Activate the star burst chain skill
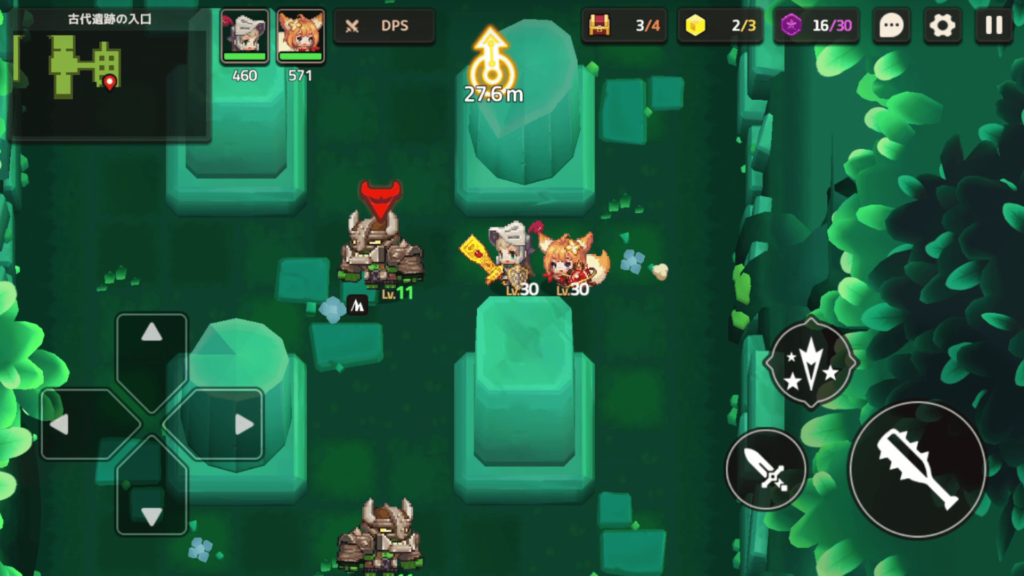This screenshot has width=1024, height=576. click(x=810, y=364)
